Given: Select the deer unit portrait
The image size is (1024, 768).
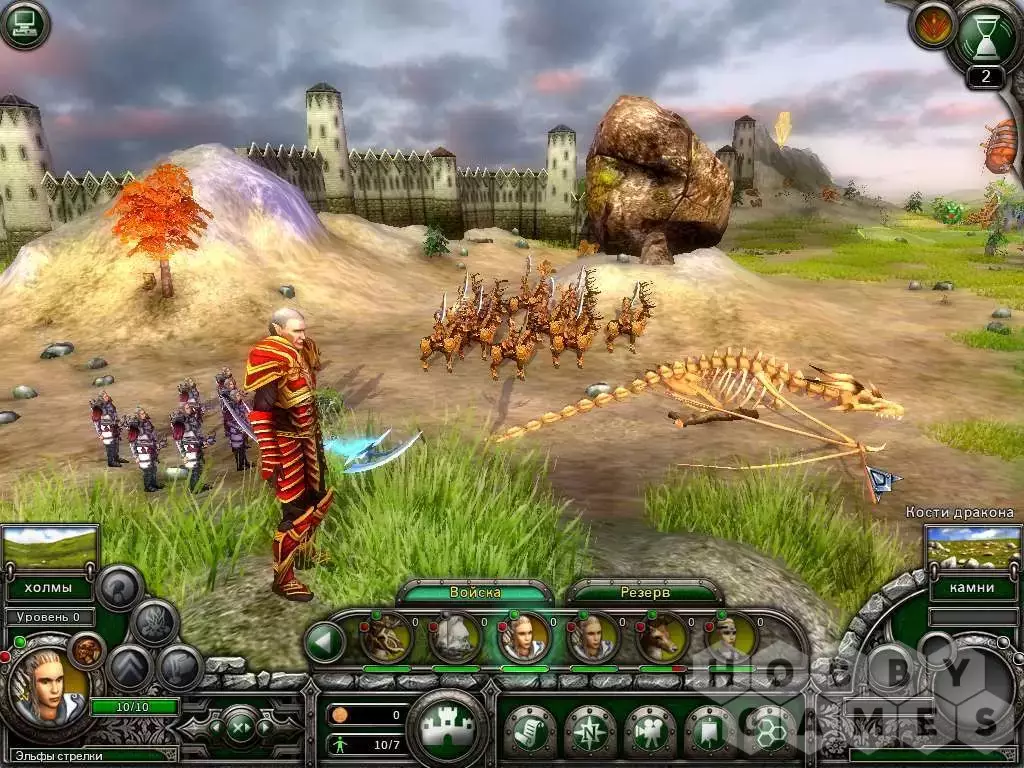Looking at the screenshot, I should click(662, 637).
